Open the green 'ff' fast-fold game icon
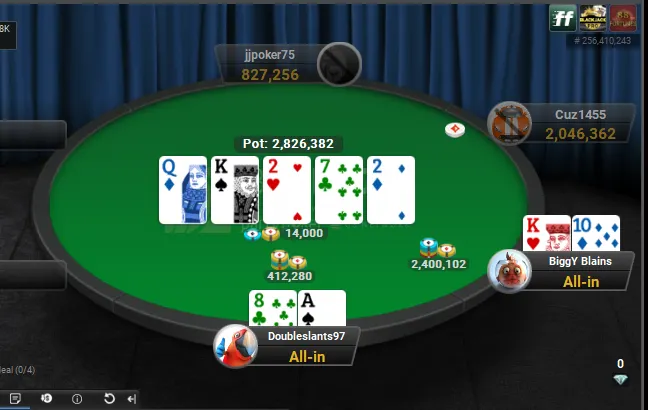This screenshot has width=648, height=410. tap(562, 17)
